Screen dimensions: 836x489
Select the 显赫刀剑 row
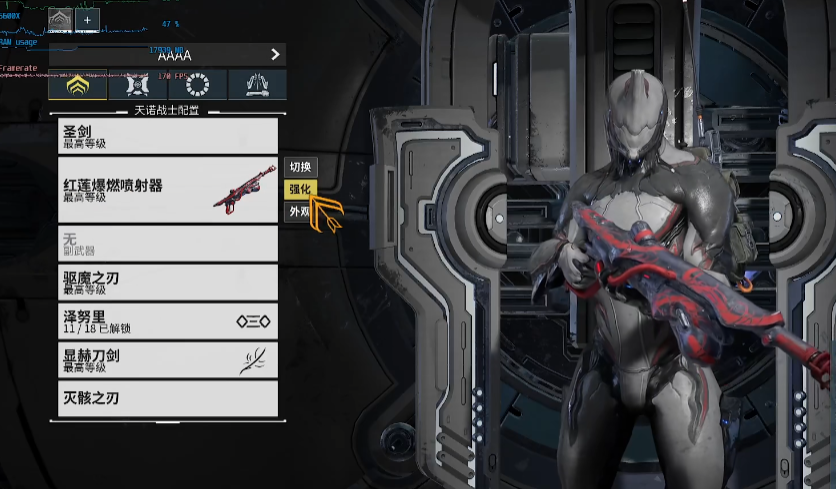click(167, 360)
